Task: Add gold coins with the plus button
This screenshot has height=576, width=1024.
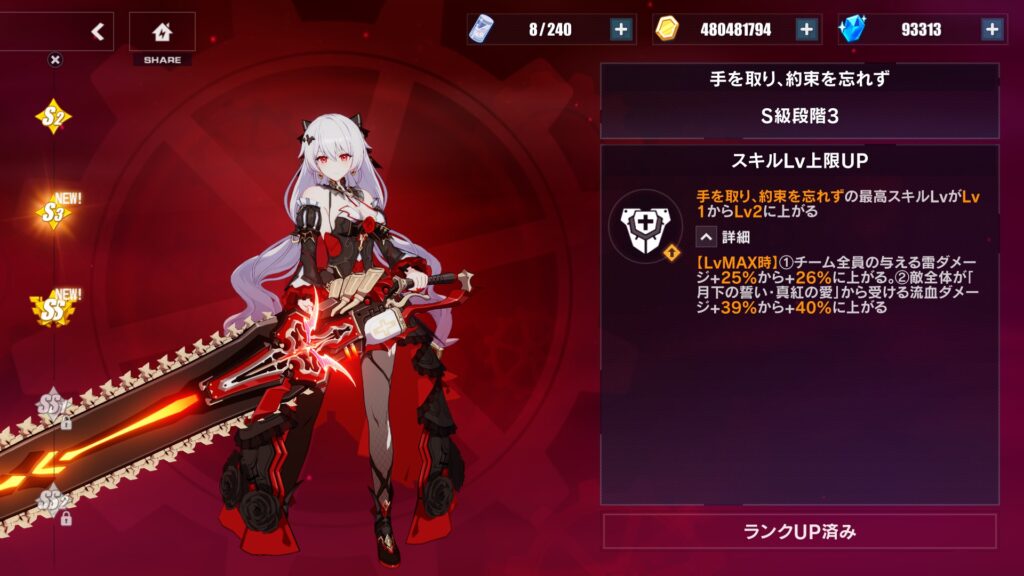Action: [807, 29]
